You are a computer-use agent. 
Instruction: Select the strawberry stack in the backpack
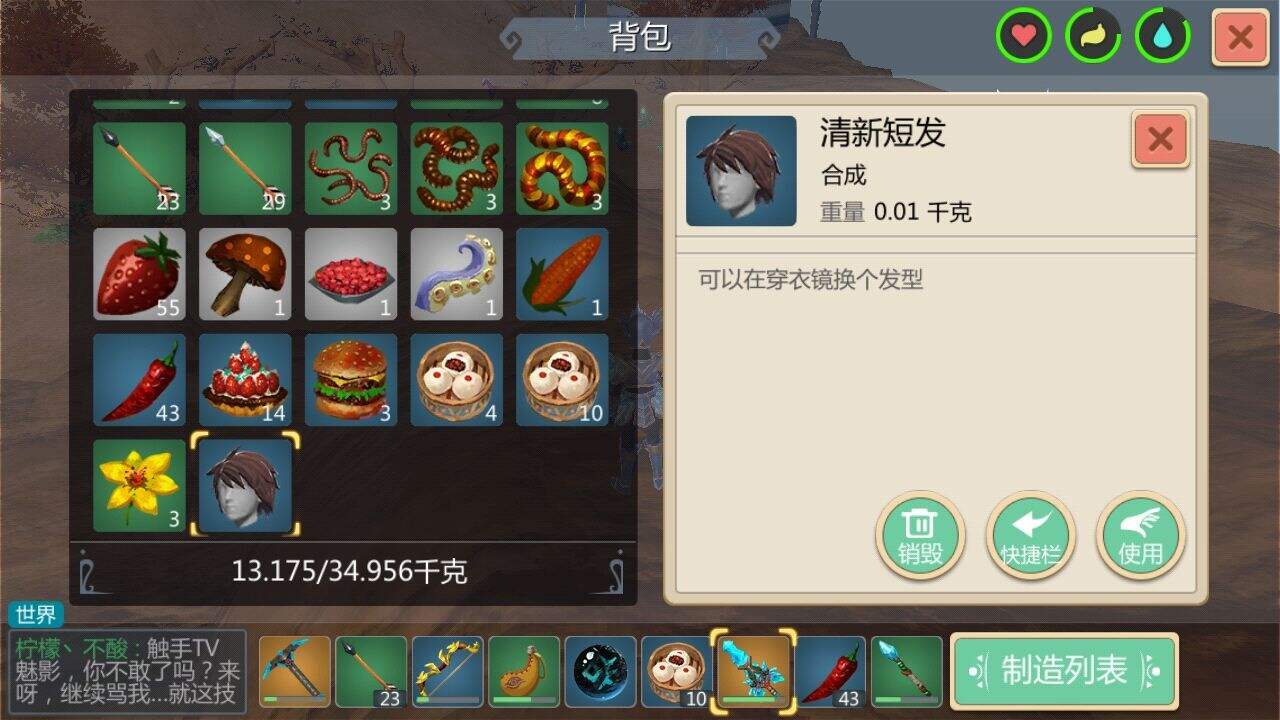[x=139, y=275]
